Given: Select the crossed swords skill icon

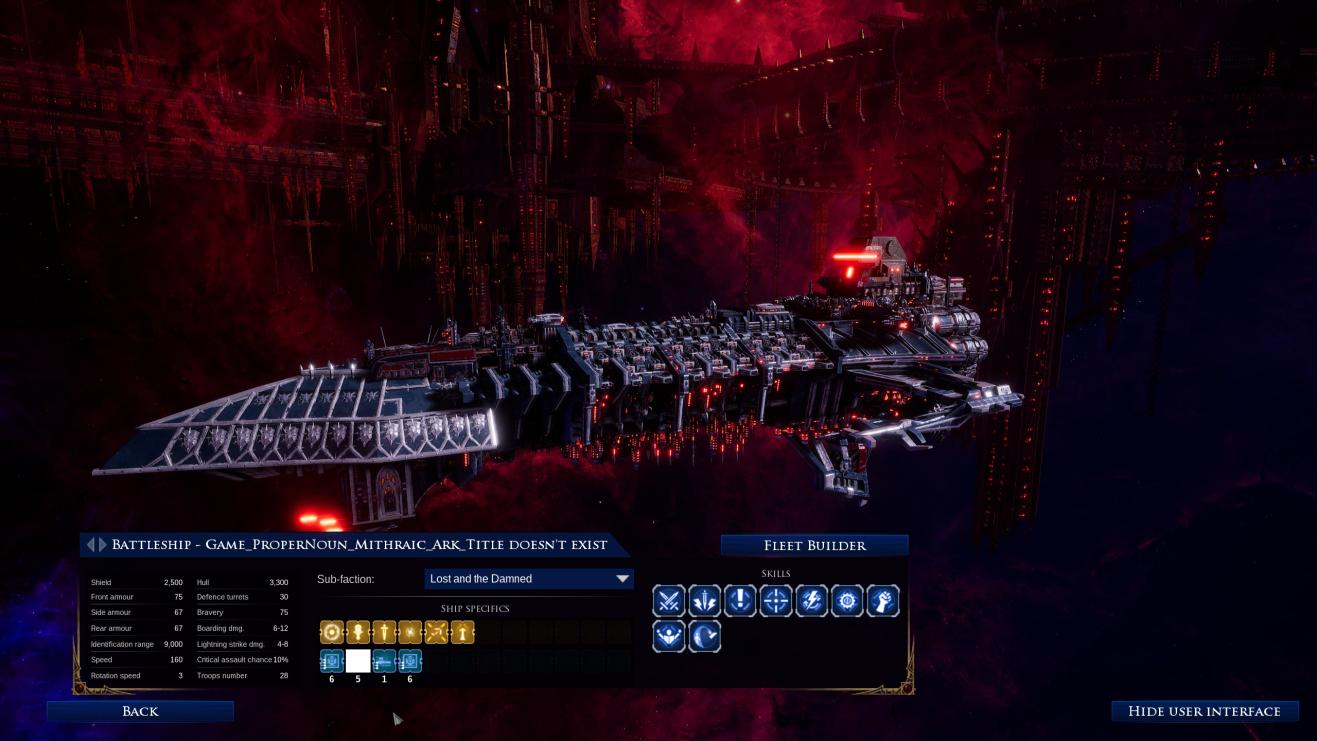Looking at the screenshot, I should click(x=669, y=601).
